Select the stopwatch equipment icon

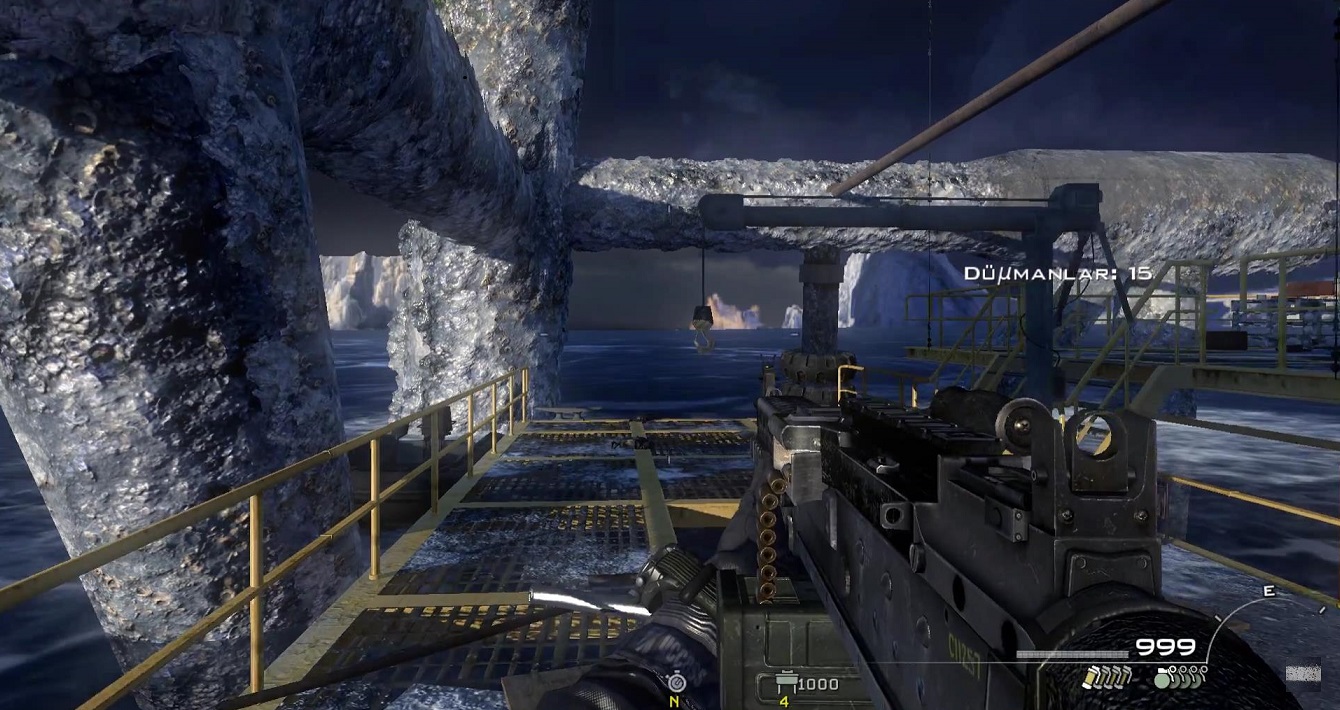(676, 681)
